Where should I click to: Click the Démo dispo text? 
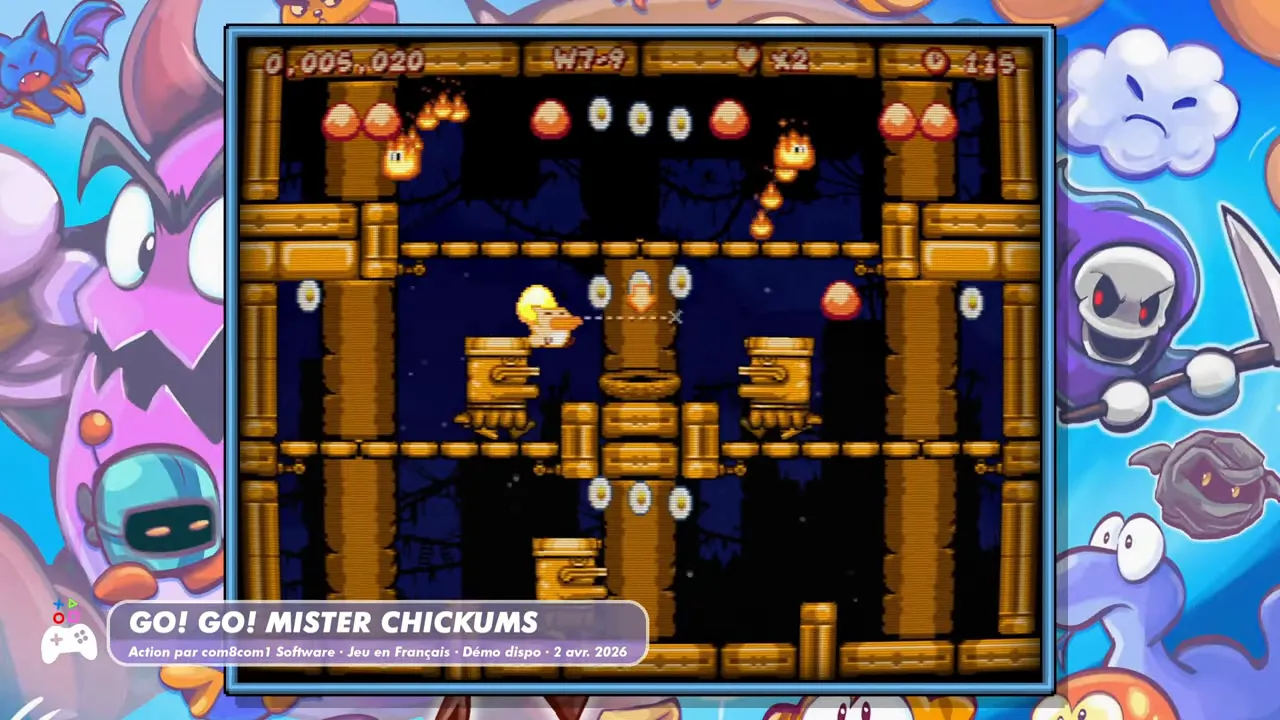[504, 651]
